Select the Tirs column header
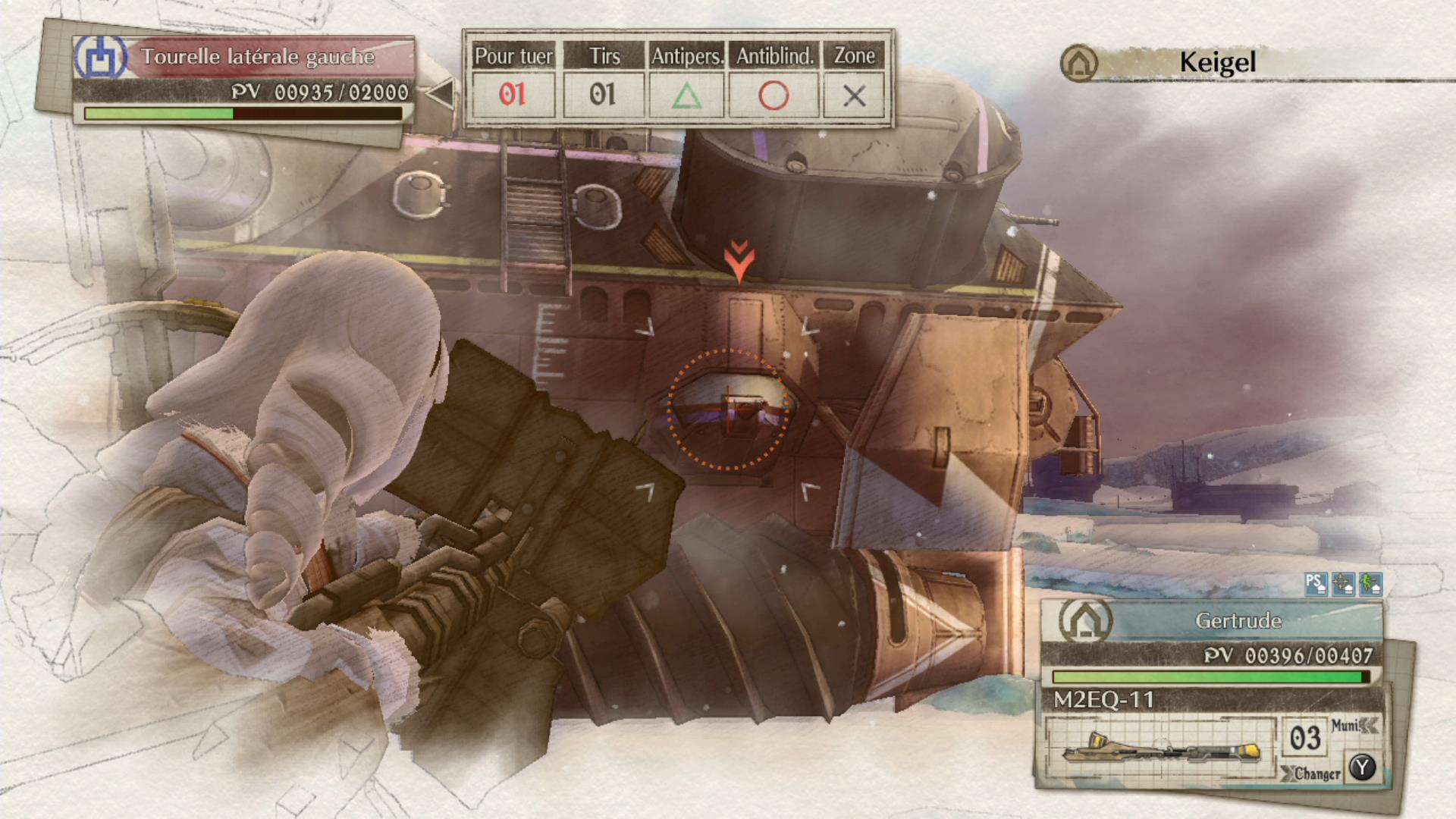The height and width of the screenshot is (819, 1456). click(x=604, y=55)
